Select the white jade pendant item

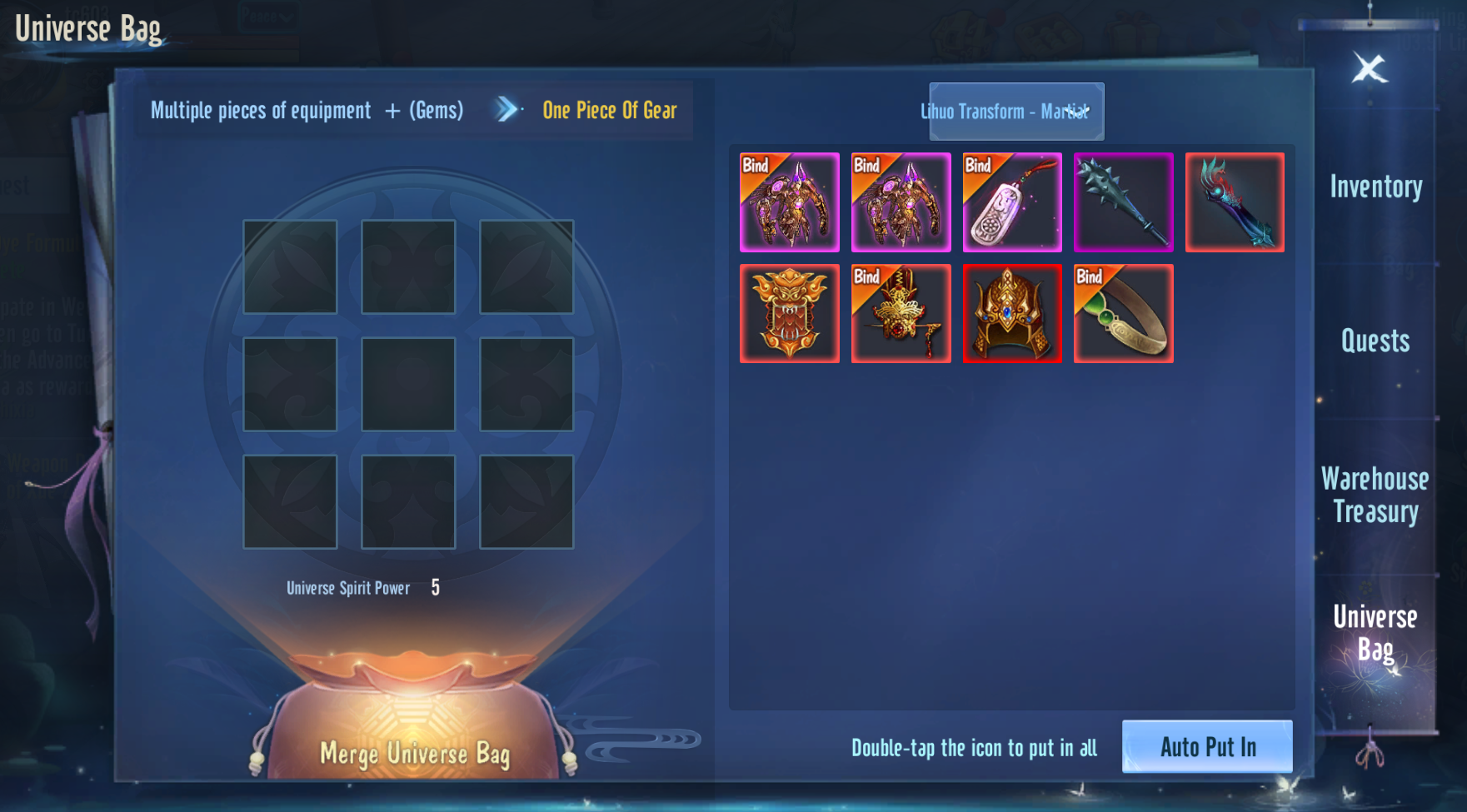pos(1012,202)
